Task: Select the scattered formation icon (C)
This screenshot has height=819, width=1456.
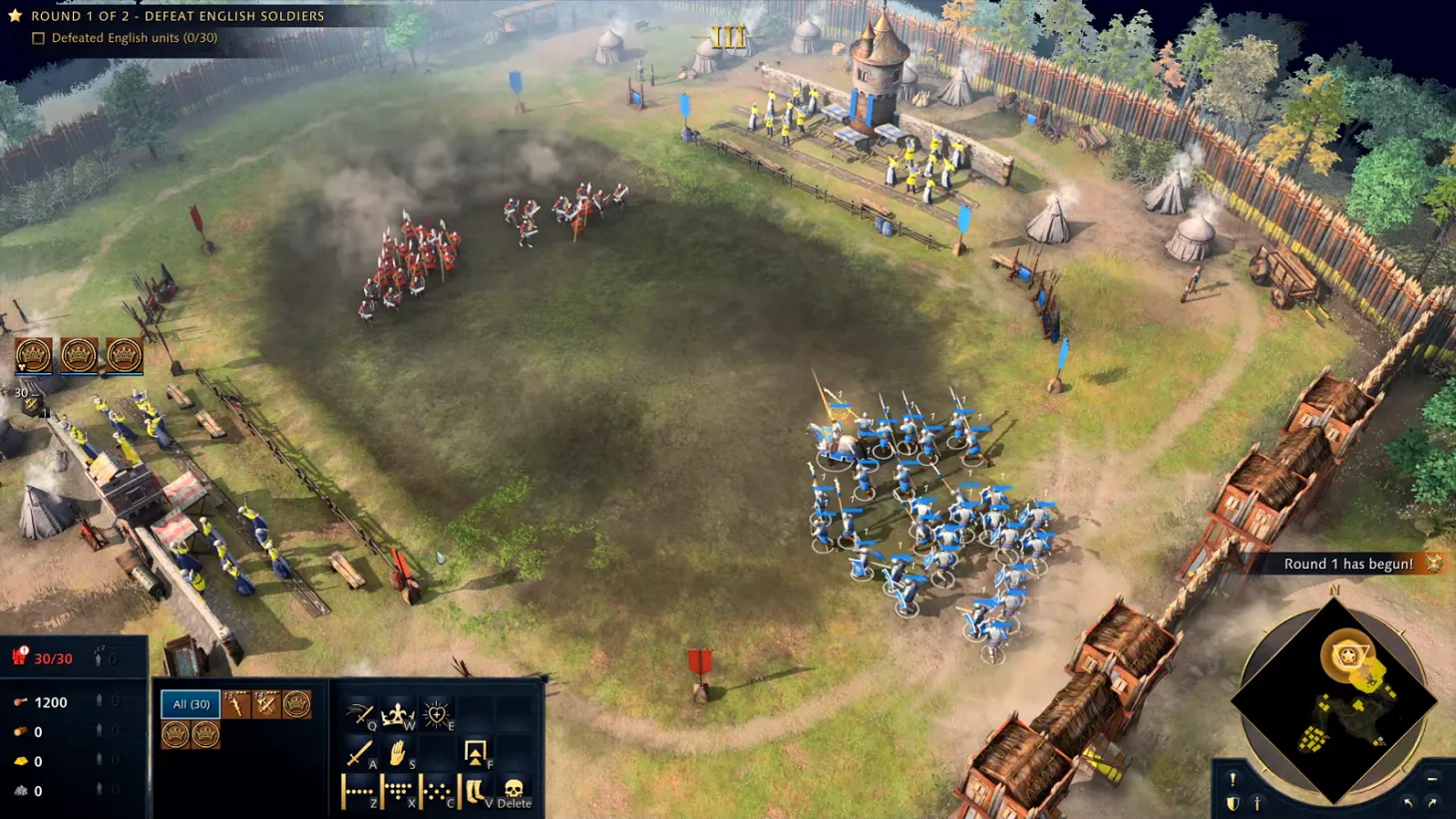Action: pyautogui.click(x=436, y=790)
